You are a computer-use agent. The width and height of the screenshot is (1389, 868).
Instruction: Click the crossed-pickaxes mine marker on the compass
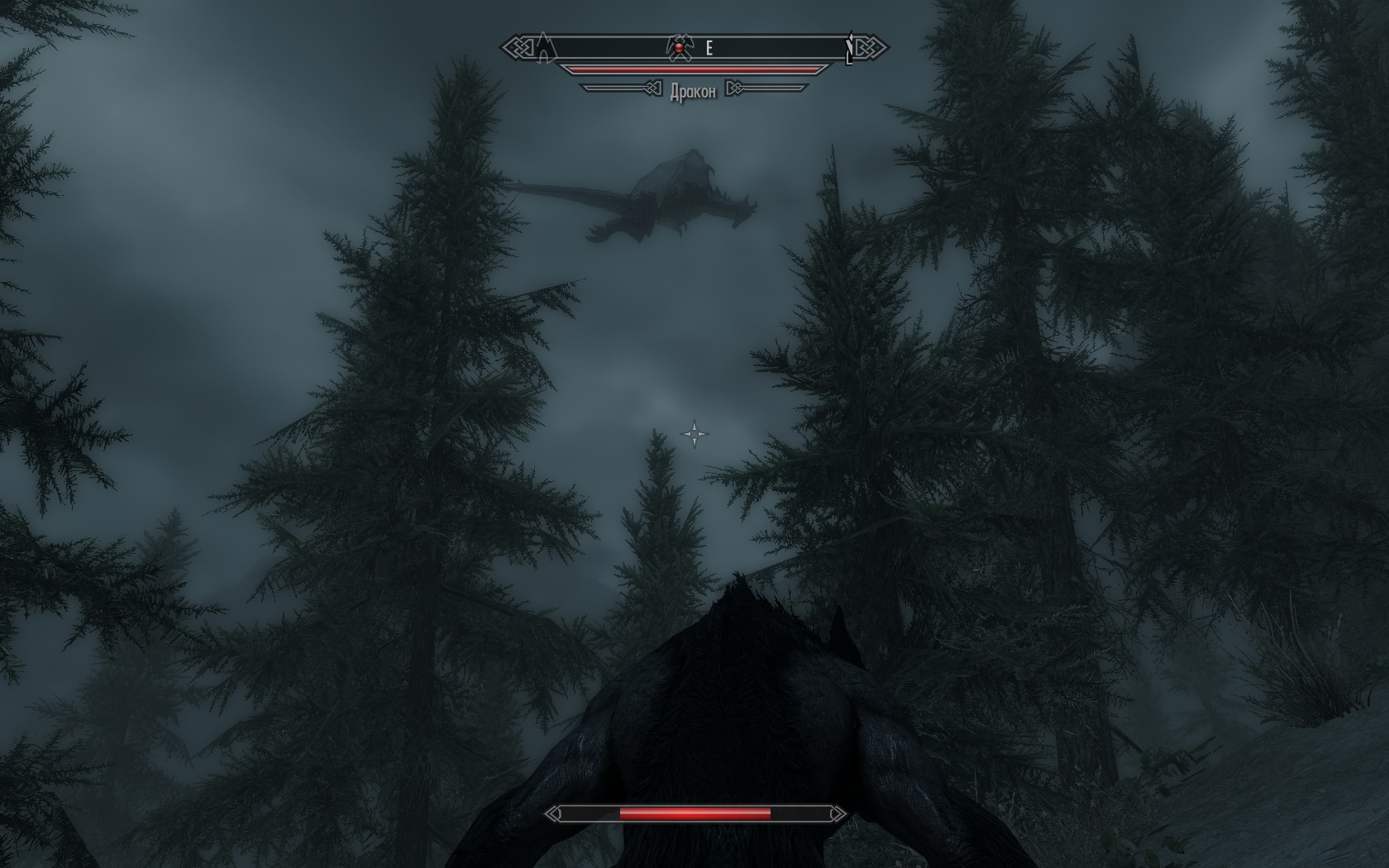(x=679, y=48)
